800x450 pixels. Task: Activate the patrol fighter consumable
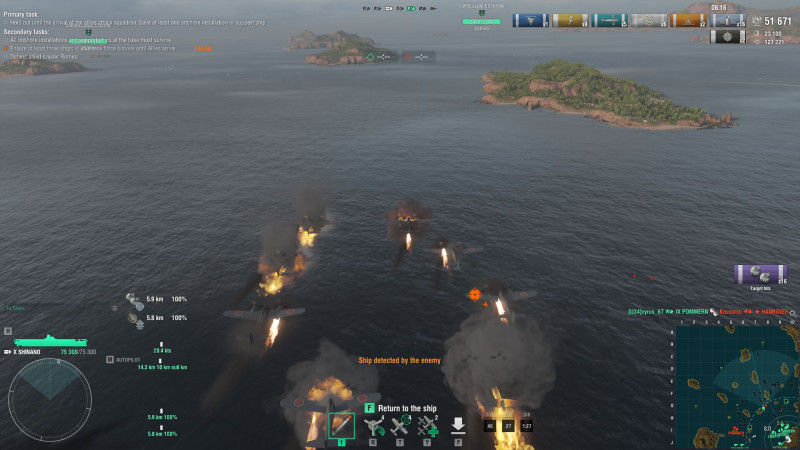400,426
